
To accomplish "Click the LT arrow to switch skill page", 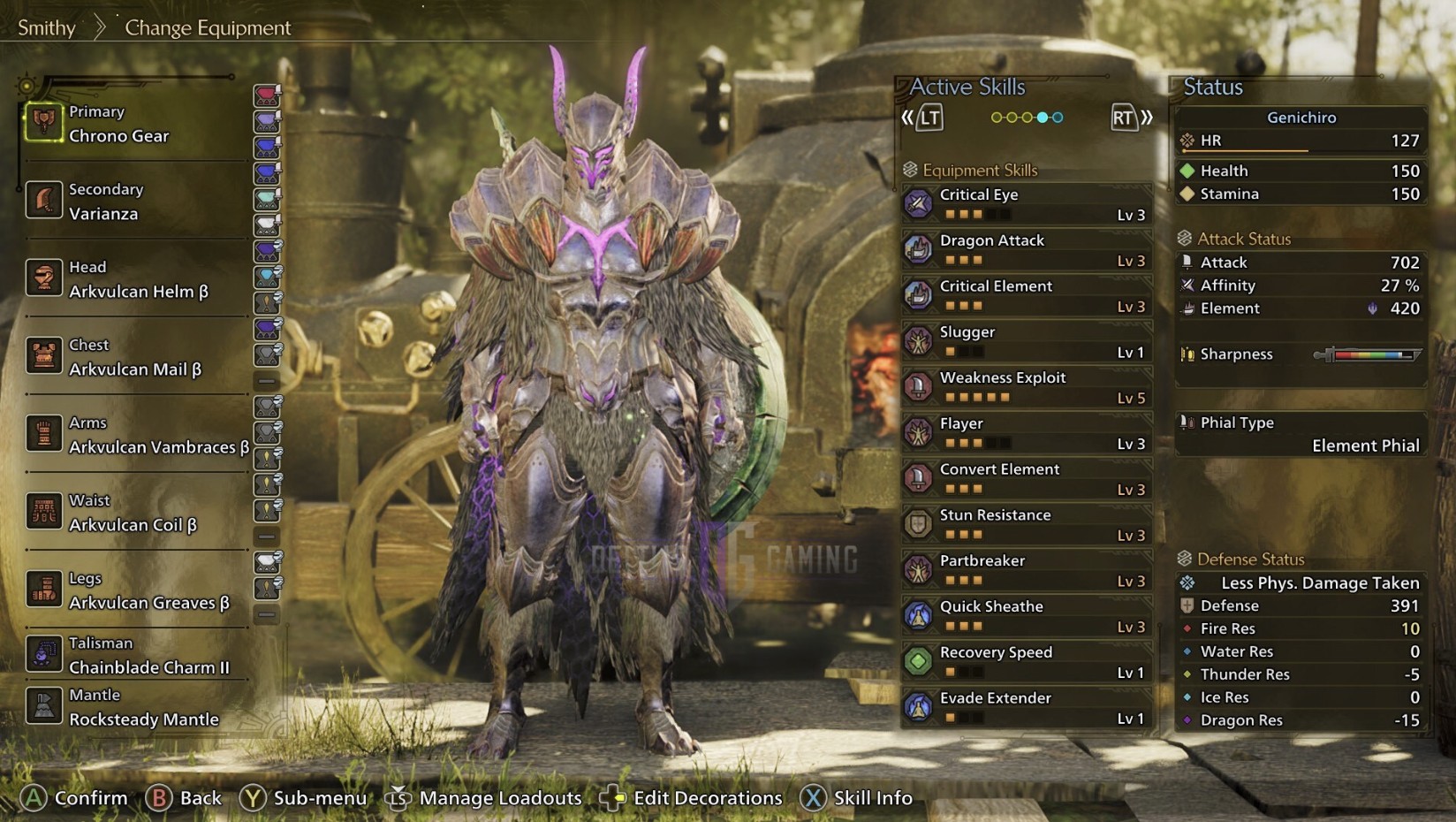I will pyautogui.click(x=928, y=117).
